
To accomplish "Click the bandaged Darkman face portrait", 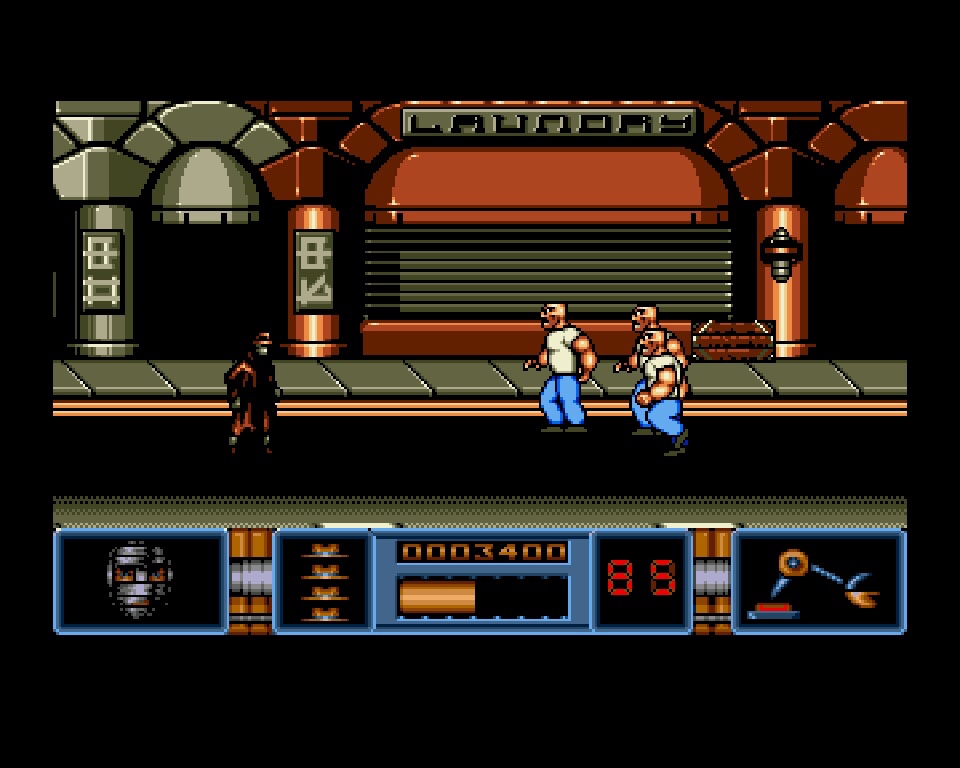I will tap(139, 579).
